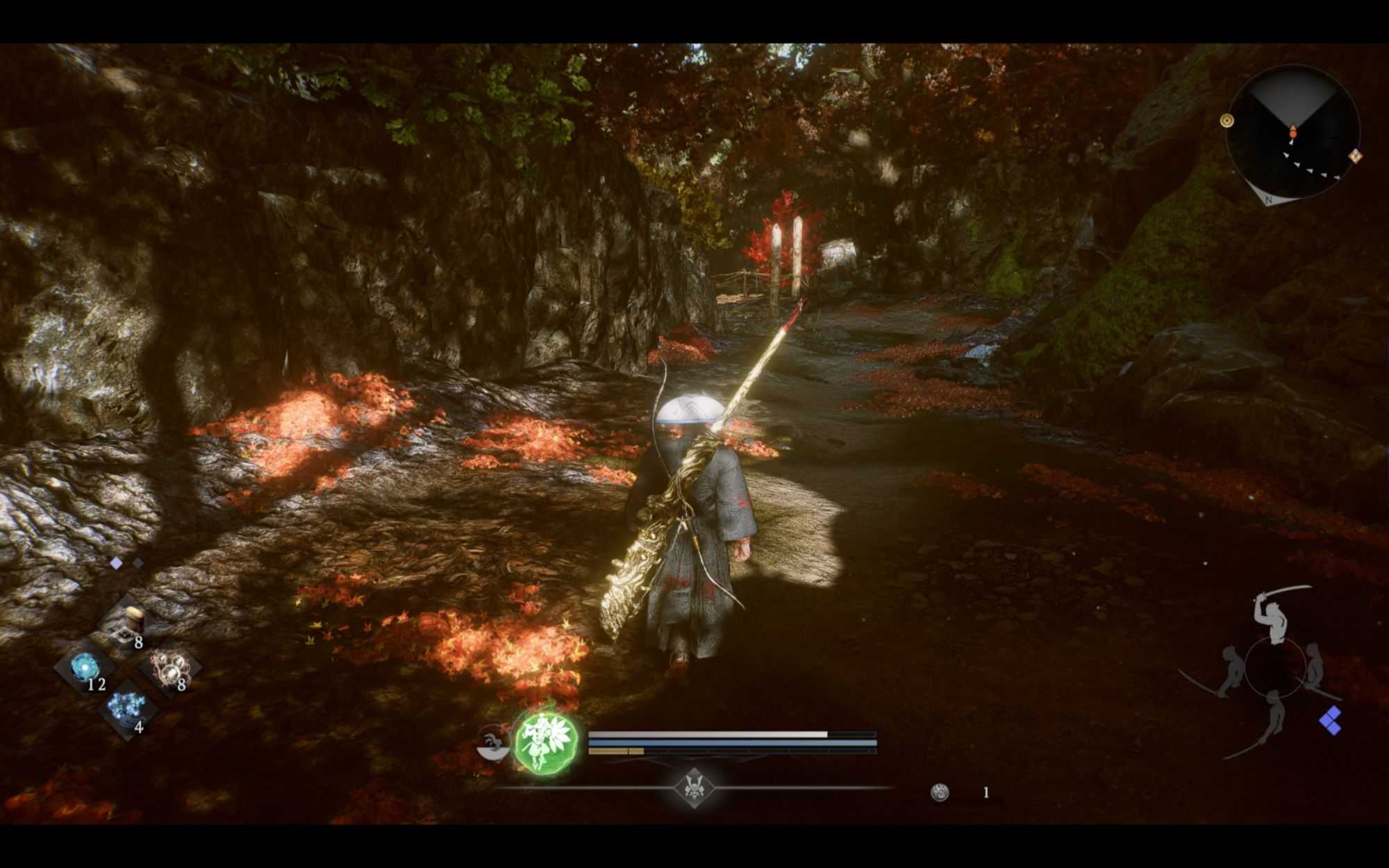This screenshot has height=868, width=1389.
Task: Activate the green guardian spirit icon
Action: pos(547,742)
